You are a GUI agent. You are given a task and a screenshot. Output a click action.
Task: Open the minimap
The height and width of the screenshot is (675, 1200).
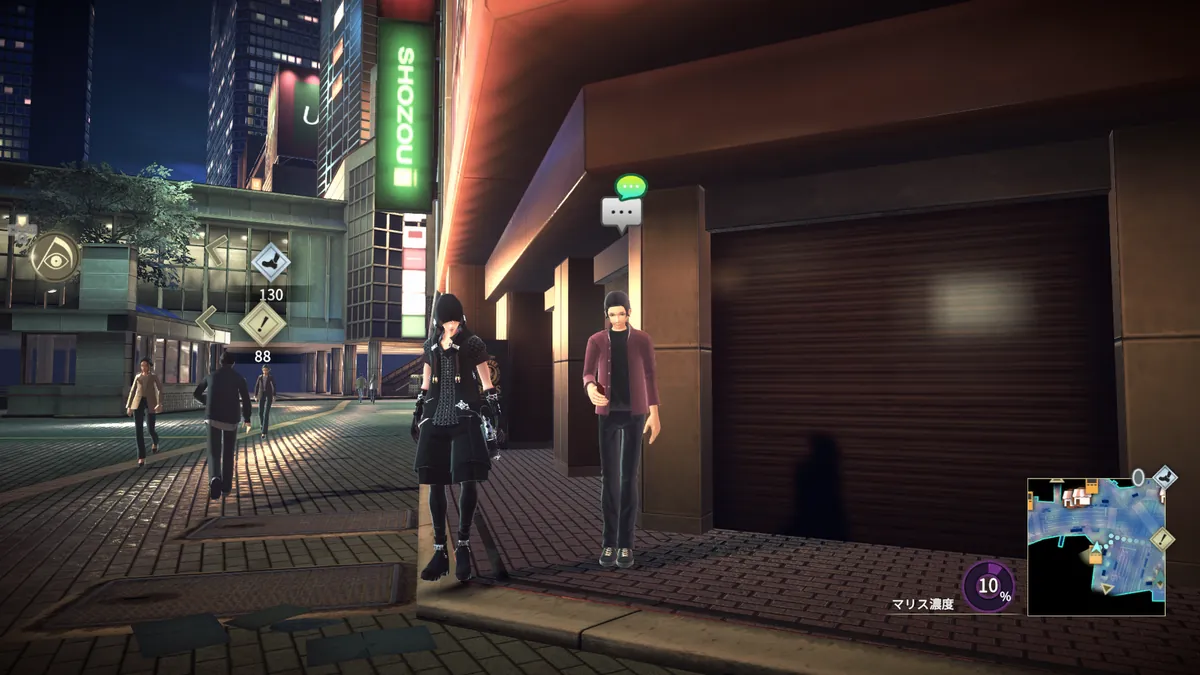pos(1095,546)
